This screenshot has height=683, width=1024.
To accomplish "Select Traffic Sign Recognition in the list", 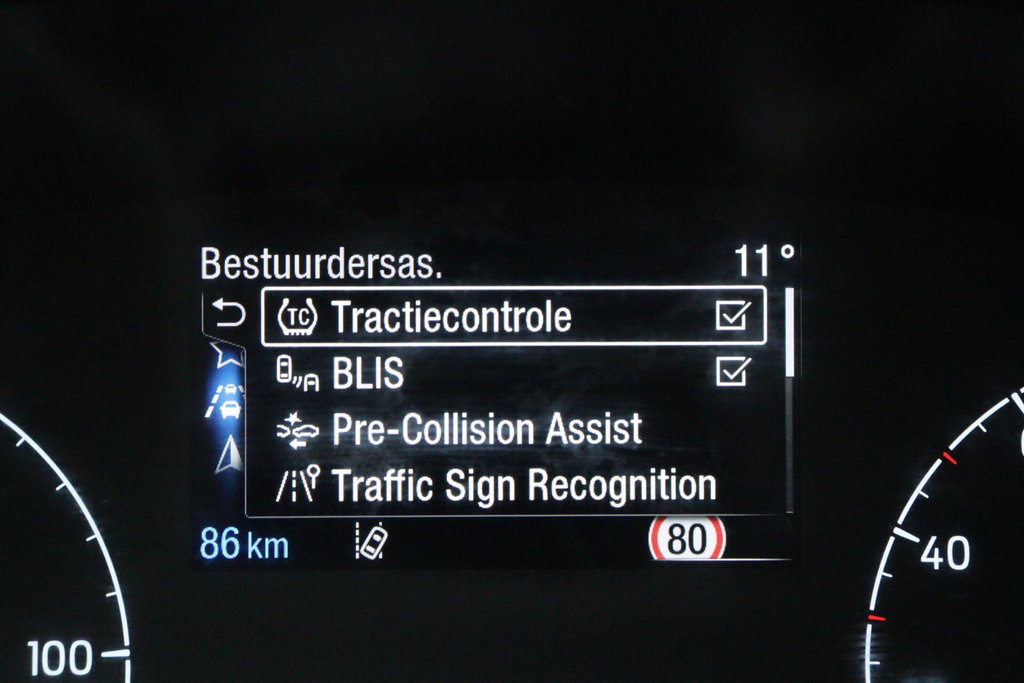I will click(x=523, y=486).
